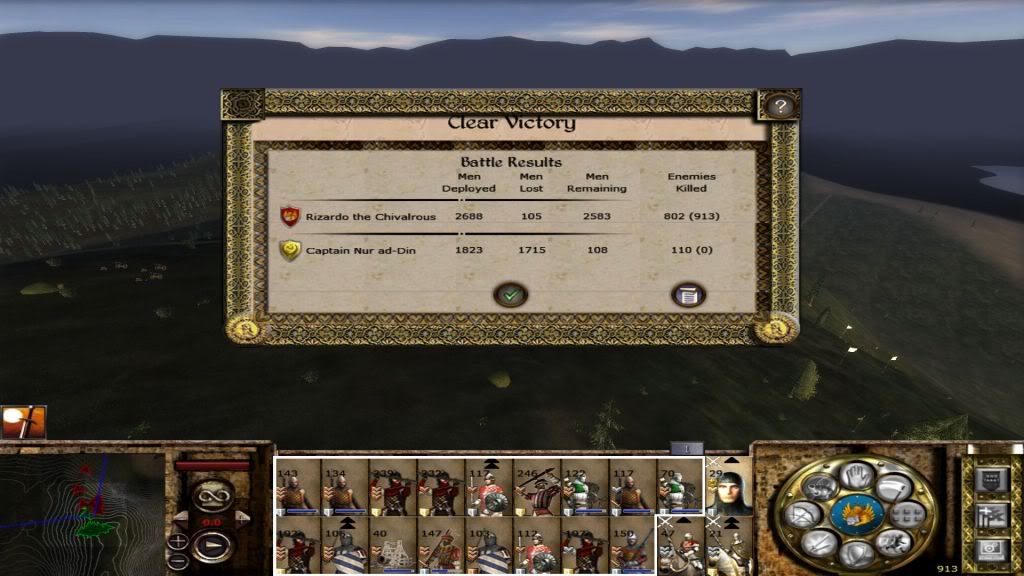Open the help question mark button
Screen dimensions: 1024x576
[779, 106]
